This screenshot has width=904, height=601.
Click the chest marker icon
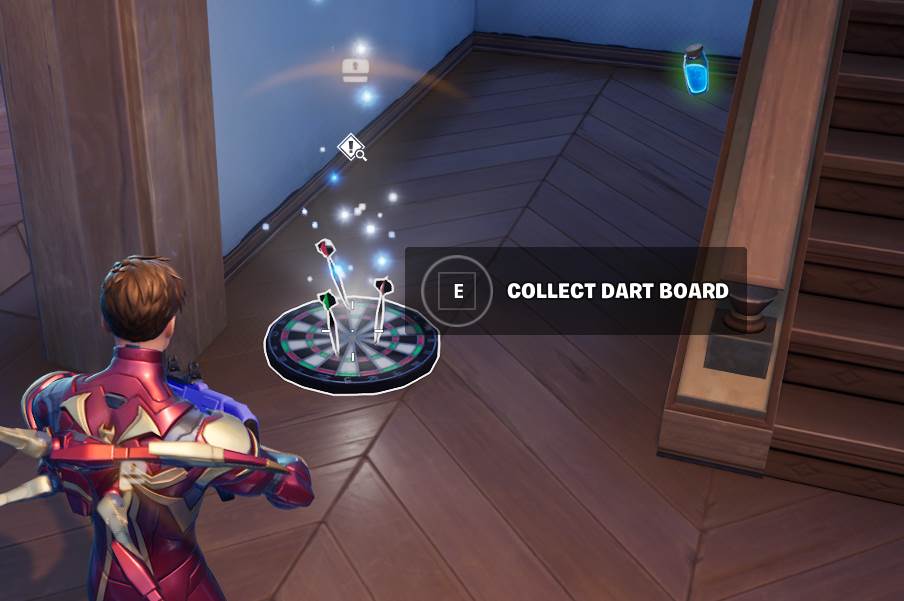click(355, 70)
